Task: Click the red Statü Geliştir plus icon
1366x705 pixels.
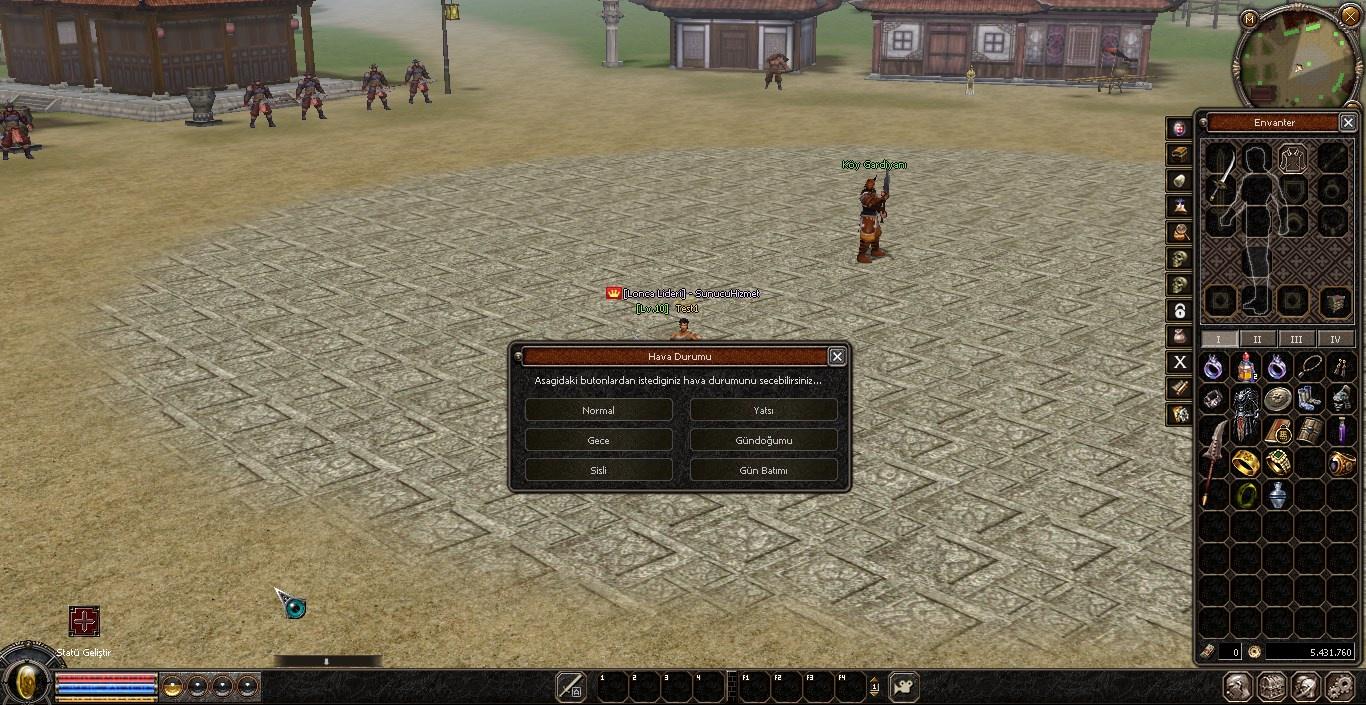Action: pyautogui.click(x=84, y=621)
